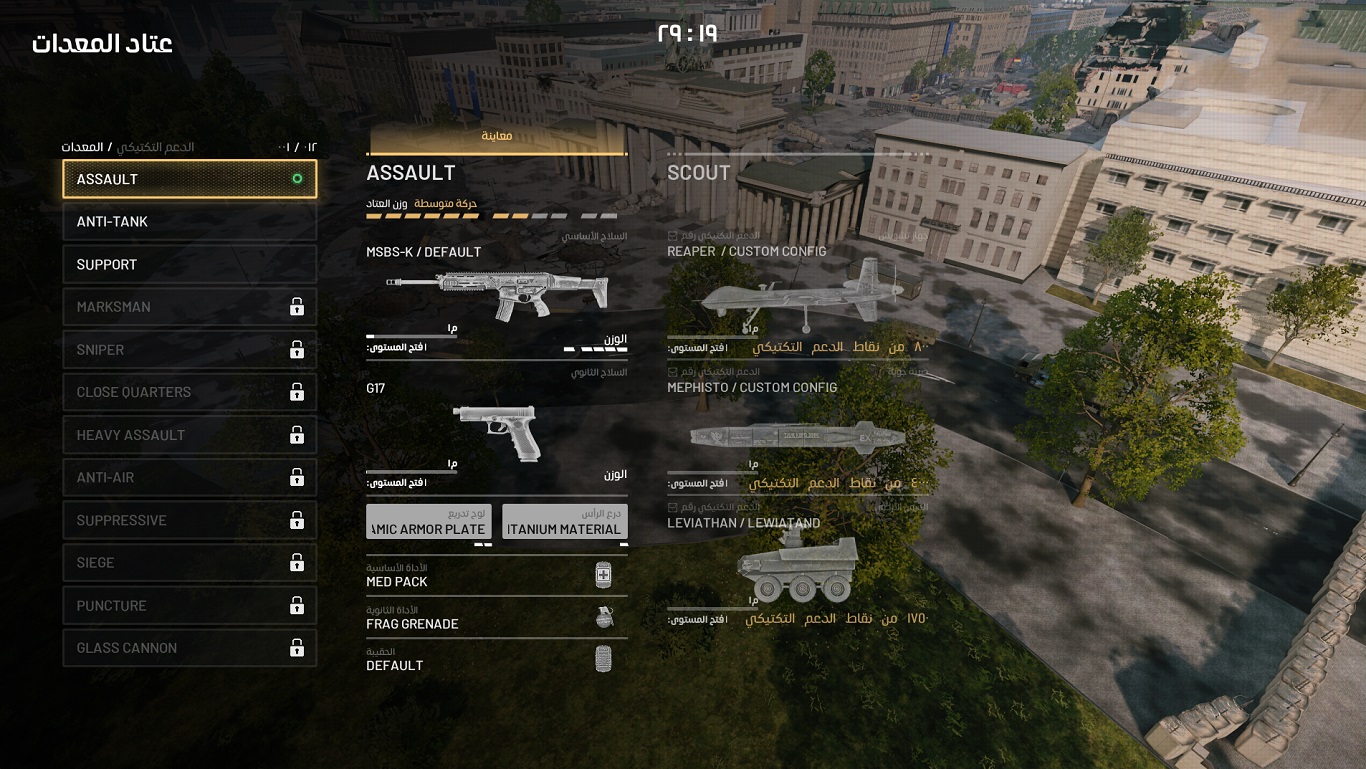Select the MED PACK gadget row

point(496,576)
